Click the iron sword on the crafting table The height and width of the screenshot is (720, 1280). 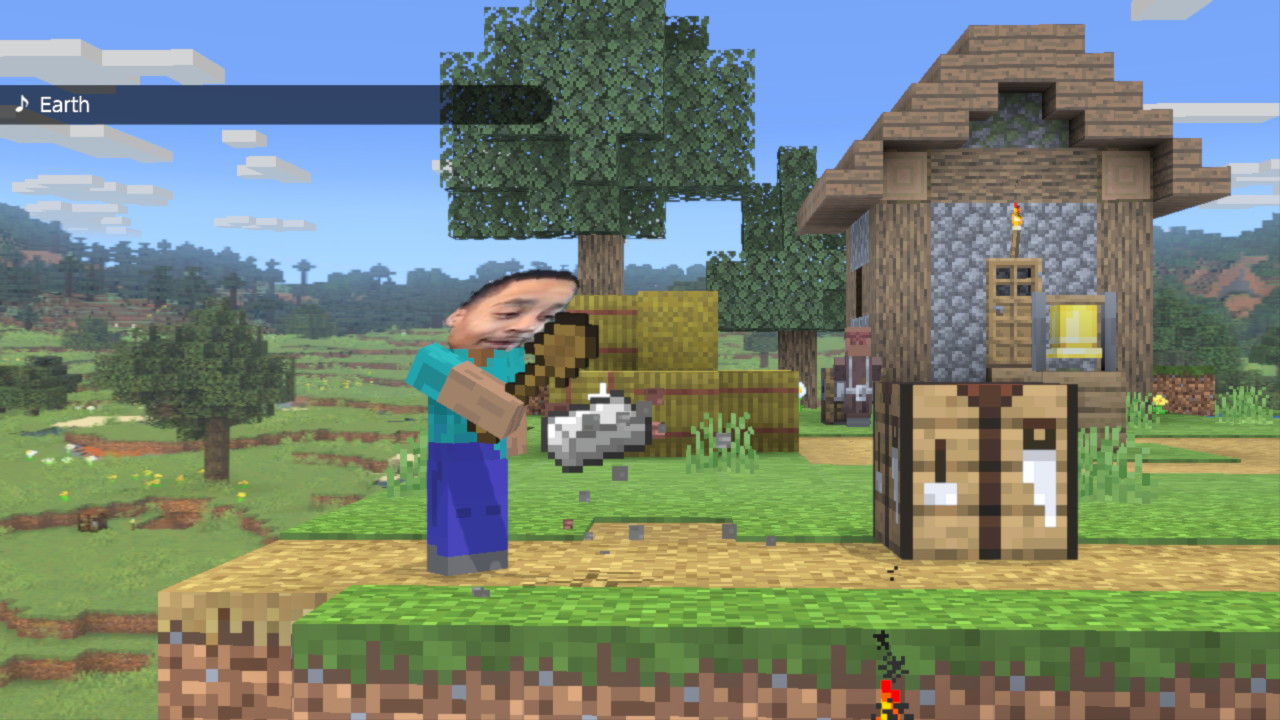pyautogui.click(x=1035, y=470)
